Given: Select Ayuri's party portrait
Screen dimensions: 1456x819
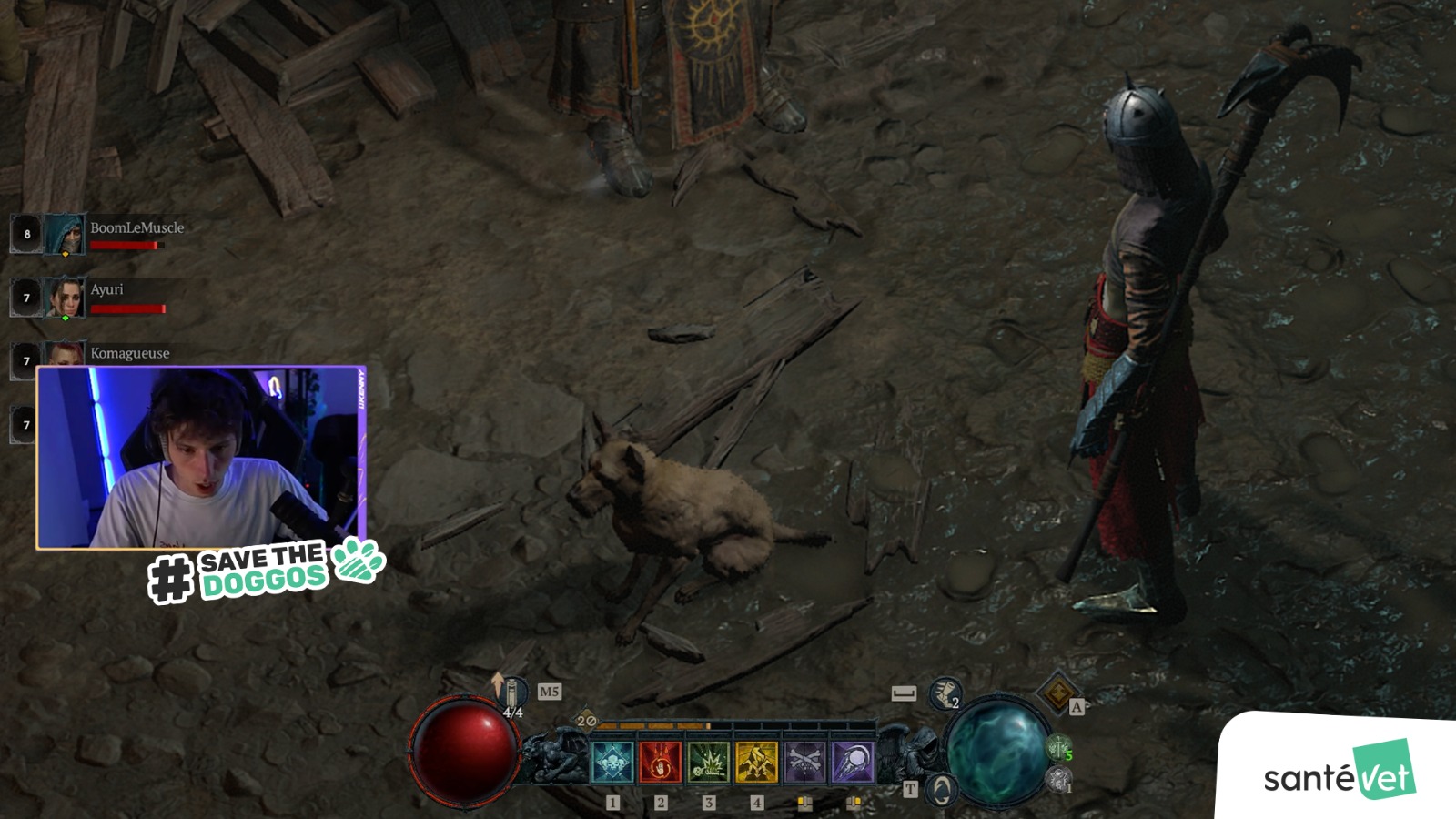Looking at the screenshot, I should tap(65, 298).
